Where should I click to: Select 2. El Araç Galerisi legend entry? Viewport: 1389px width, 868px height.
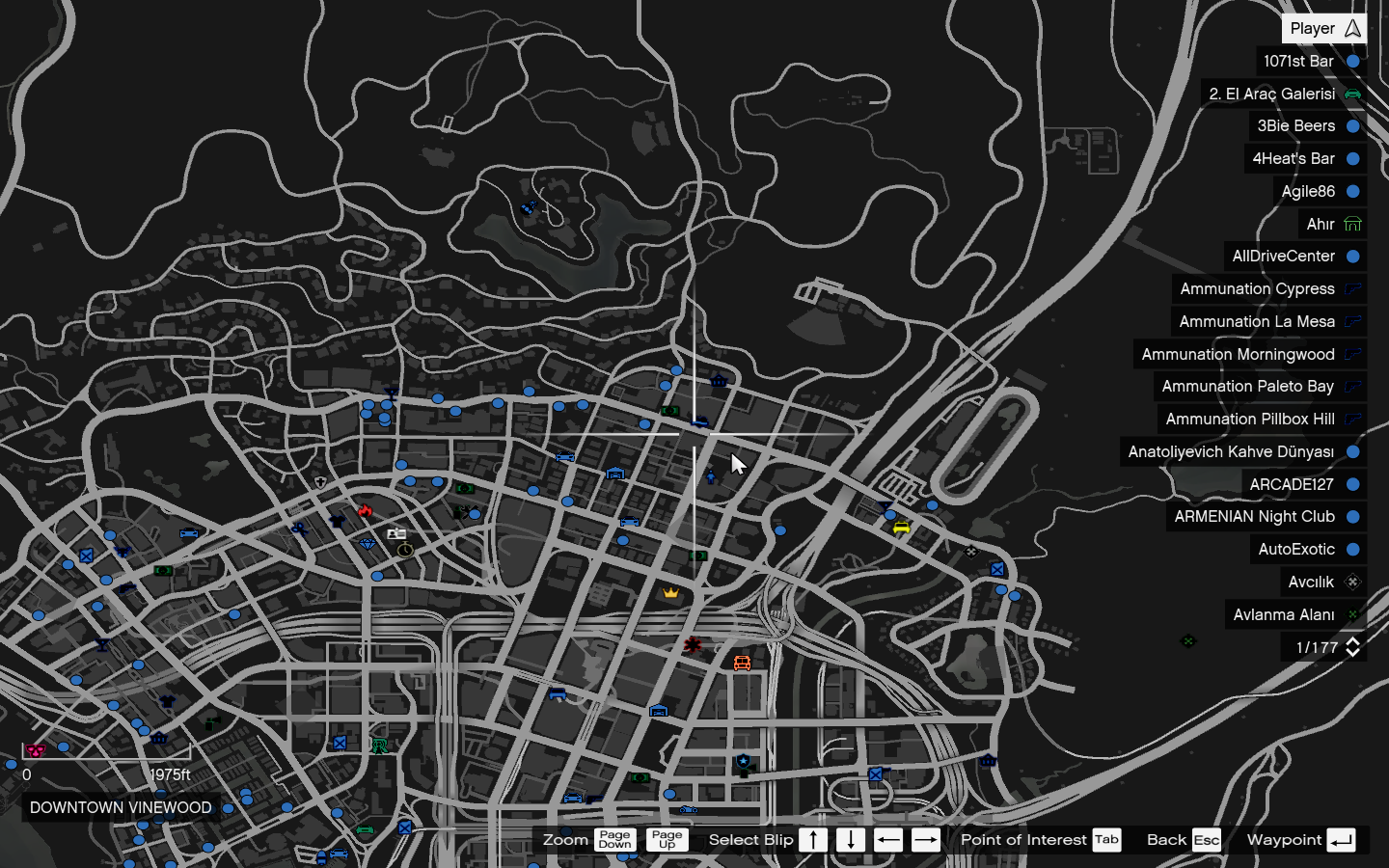[1283, 94]
